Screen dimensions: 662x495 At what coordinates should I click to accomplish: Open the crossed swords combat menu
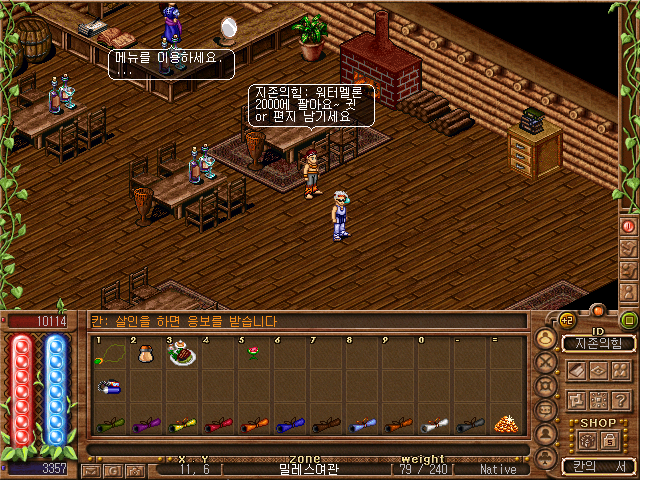pos(547,361)
